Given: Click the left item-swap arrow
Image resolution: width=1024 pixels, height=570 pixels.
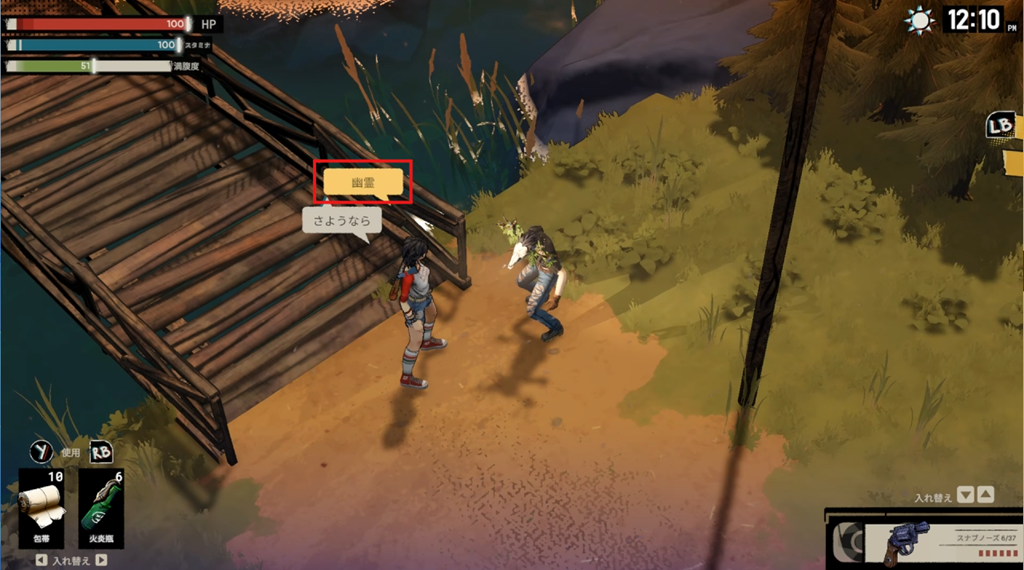Looking at the screenshot, I should [x=40, y=561].
